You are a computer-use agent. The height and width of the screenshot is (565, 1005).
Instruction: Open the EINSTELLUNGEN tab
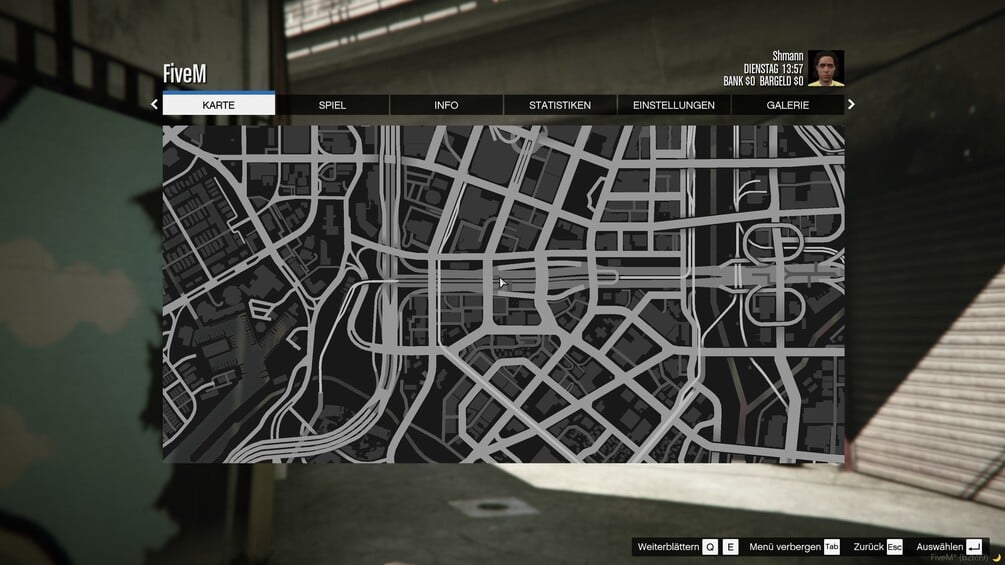674,105
